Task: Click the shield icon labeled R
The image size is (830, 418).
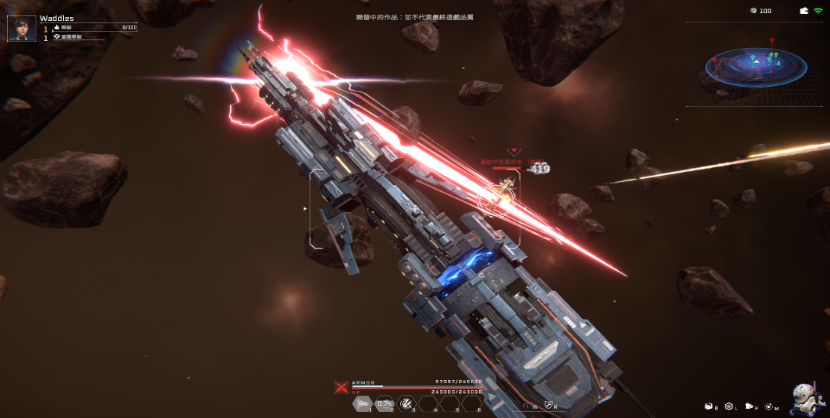Action: tap(548, 405)
